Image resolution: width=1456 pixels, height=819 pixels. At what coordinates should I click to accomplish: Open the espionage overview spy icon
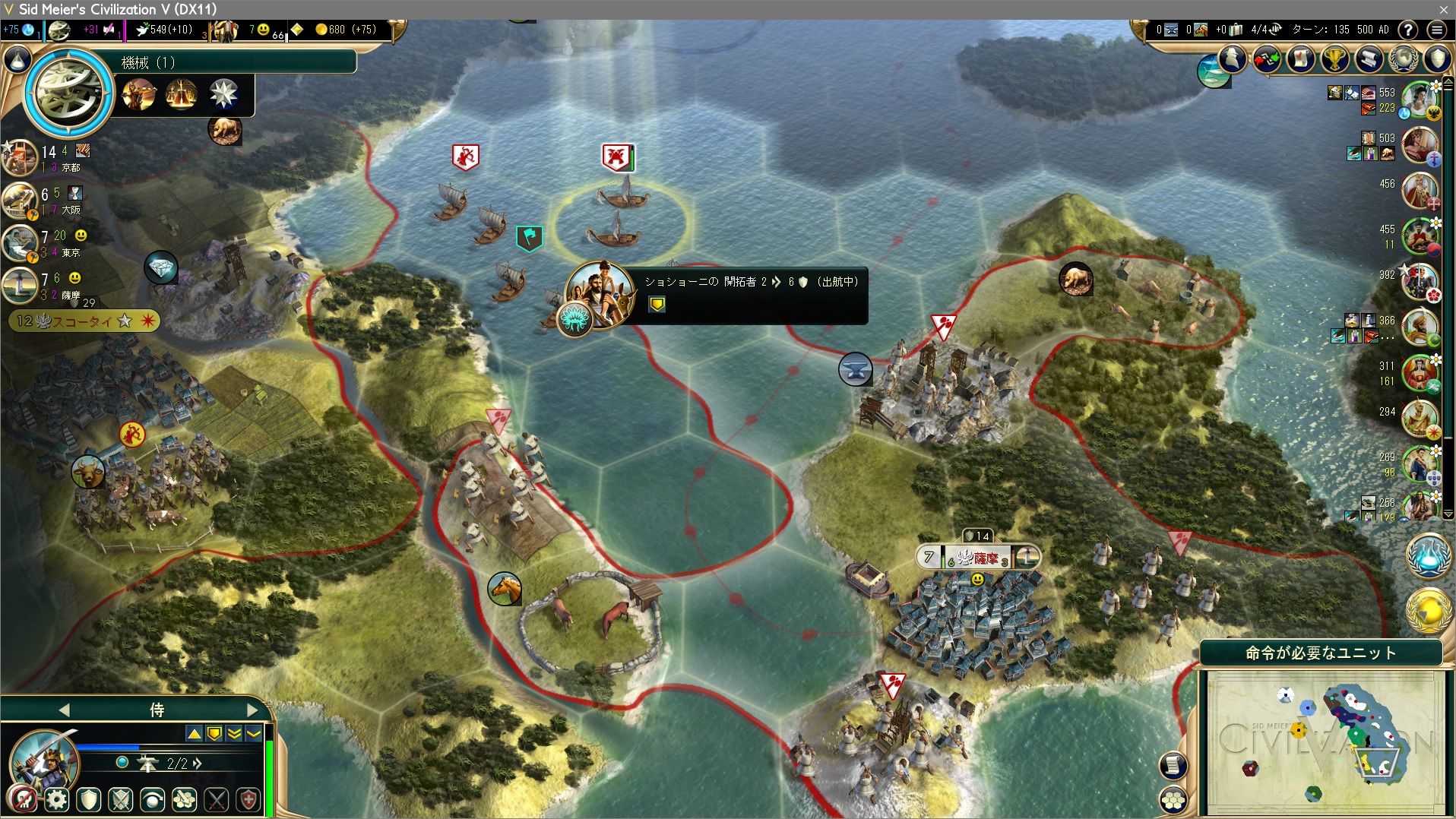(1233, 58)
